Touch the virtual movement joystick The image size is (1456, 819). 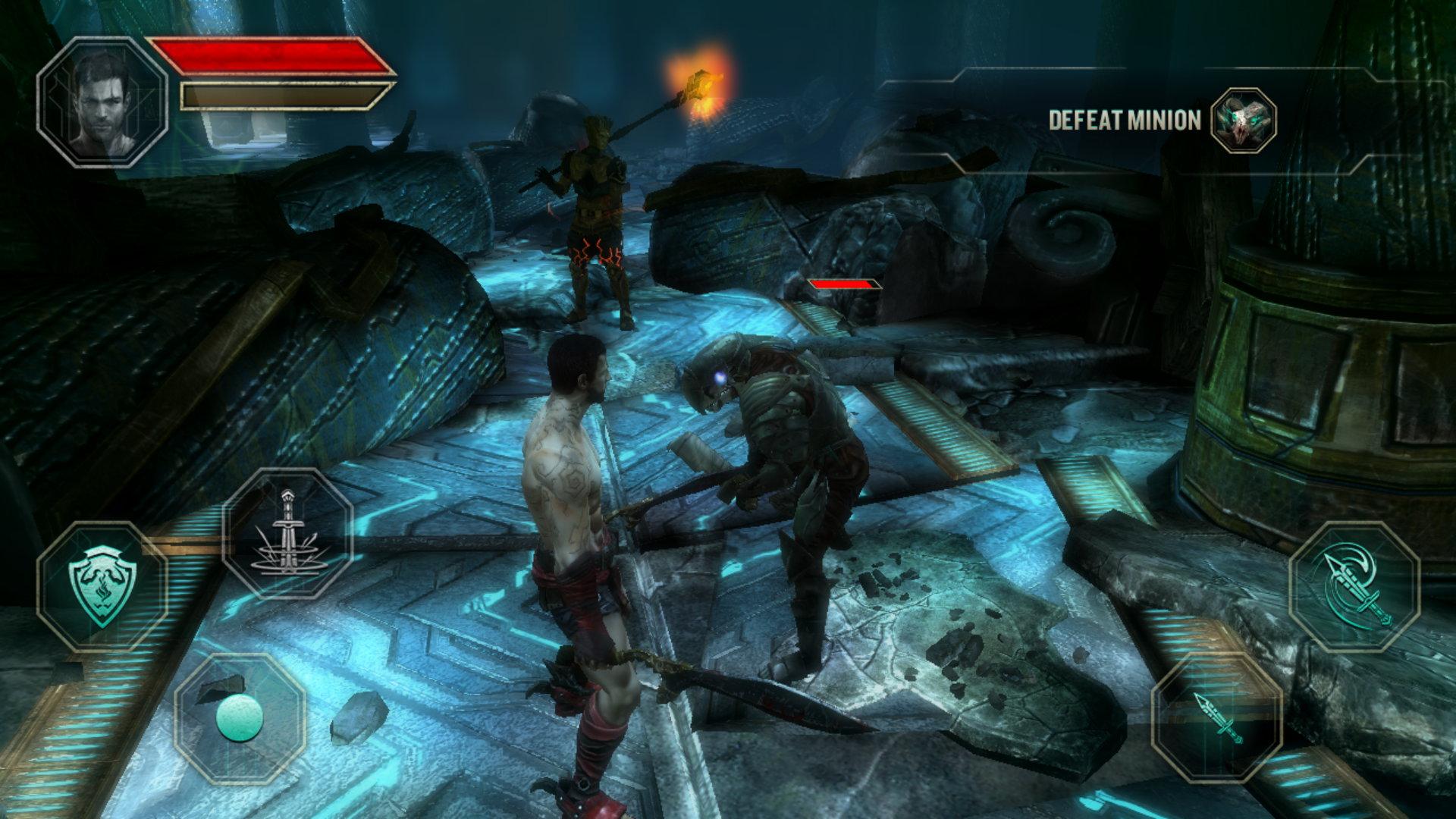(x=240, y=717)
